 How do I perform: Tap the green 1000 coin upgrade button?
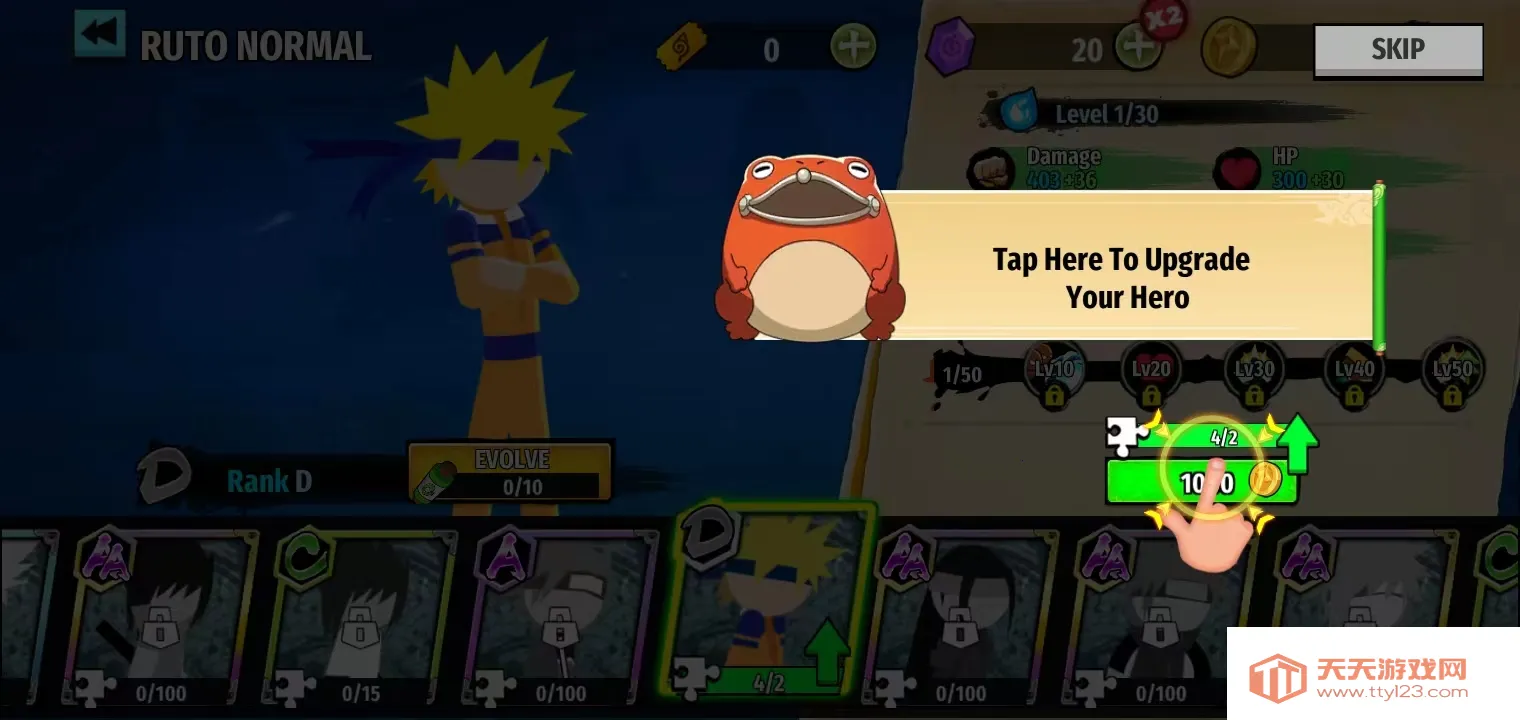click(1201, 482)
